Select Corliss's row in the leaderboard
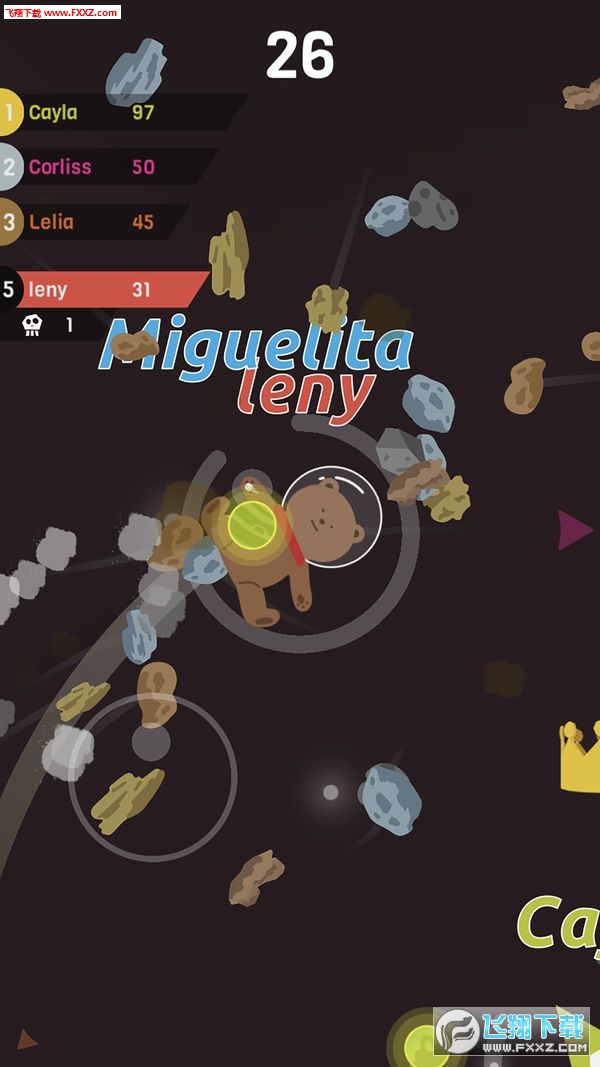The width and height of the screenshot is (600, 1067). [x=105, y=167]
